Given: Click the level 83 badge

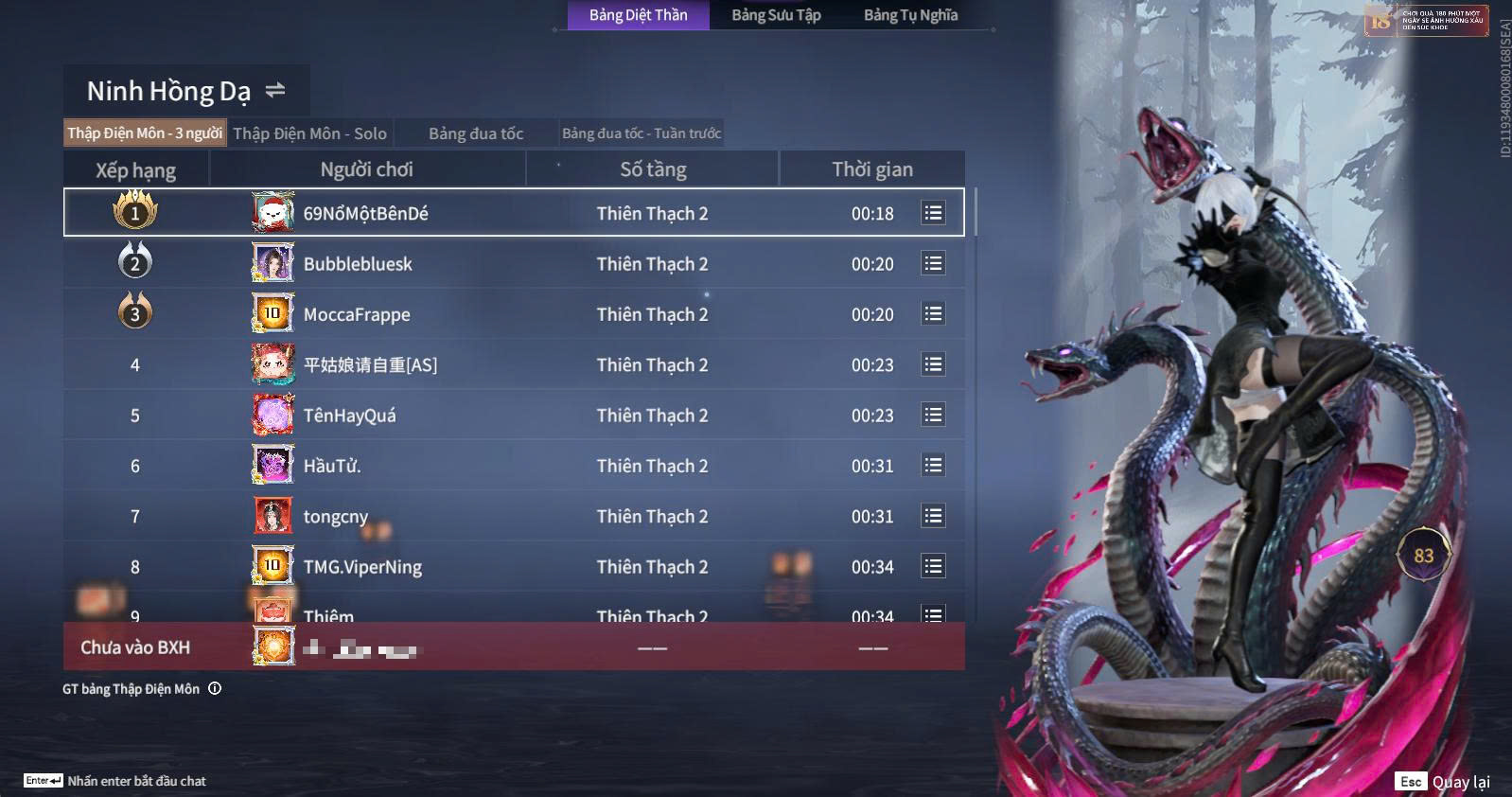Looking at the screenshot, I should (1423, 556).
